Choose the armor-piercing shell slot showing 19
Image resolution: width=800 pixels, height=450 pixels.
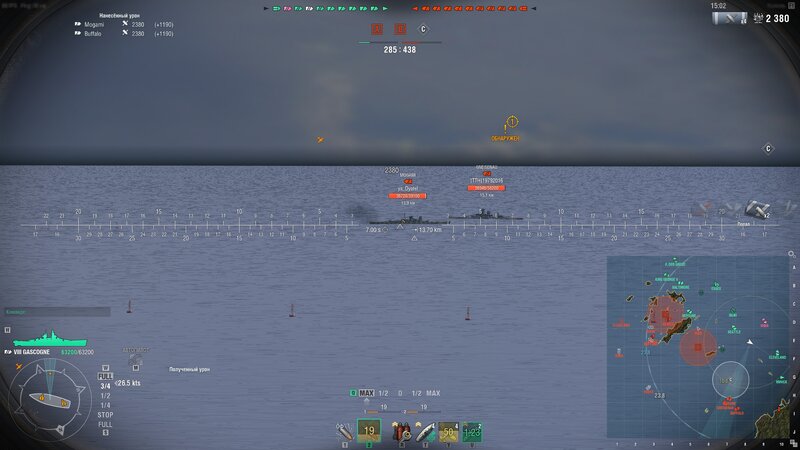[369, 431]
